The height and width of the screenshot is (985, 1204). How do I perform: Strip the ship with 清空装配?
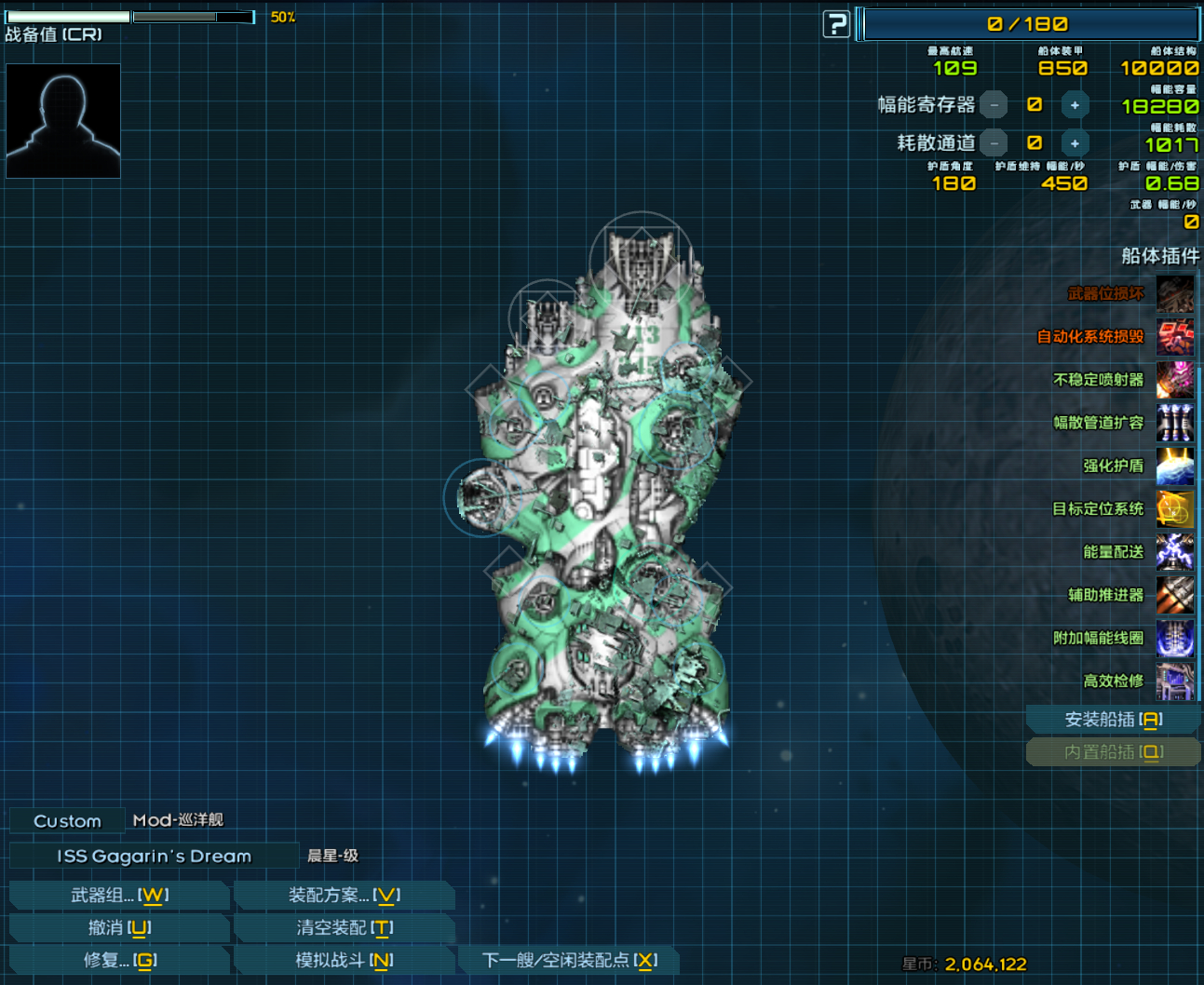point(344,928)
